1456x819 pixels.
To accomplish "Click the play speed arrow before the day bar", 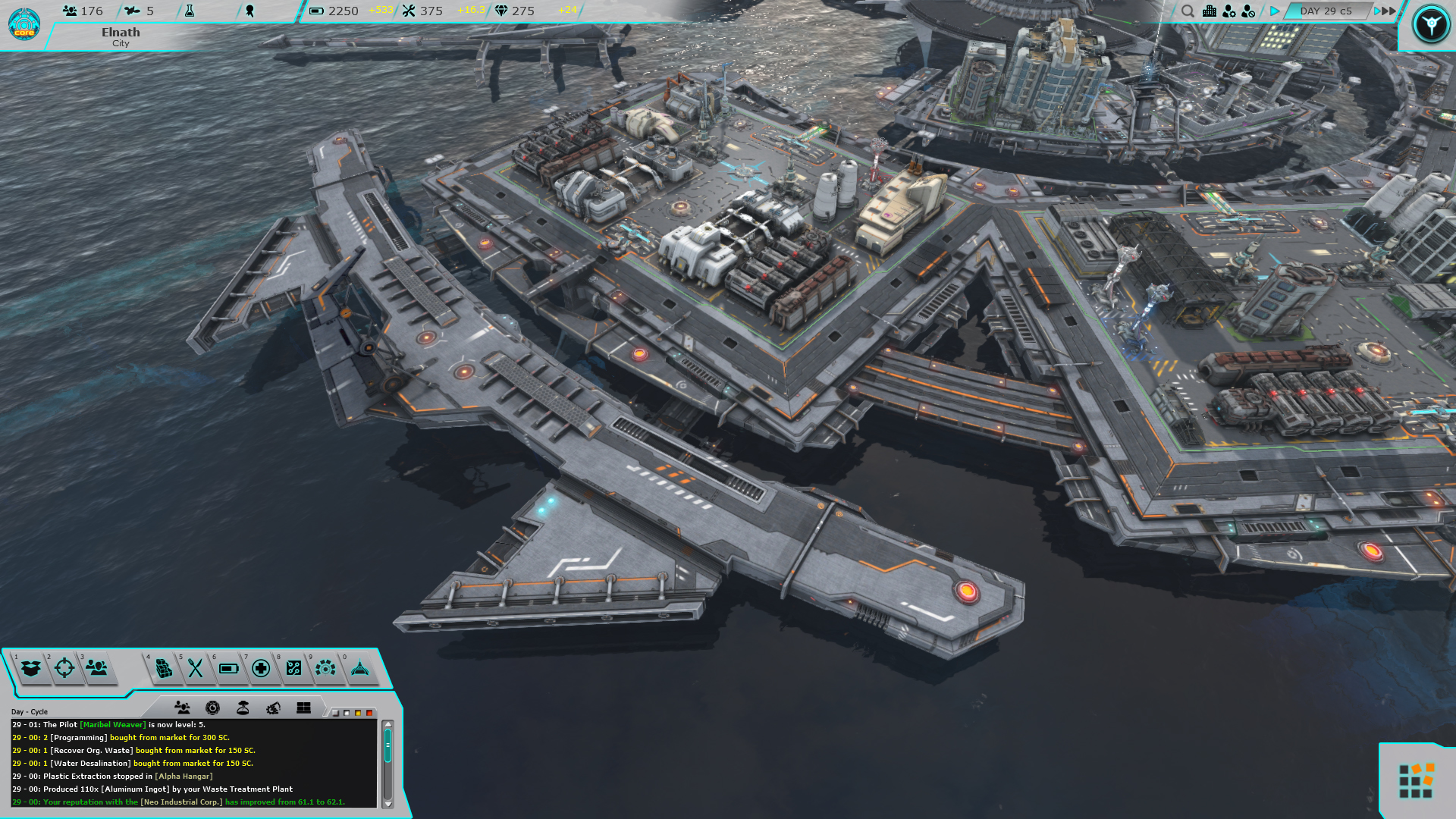I will pyautogui.click(x=1275, y=11).
